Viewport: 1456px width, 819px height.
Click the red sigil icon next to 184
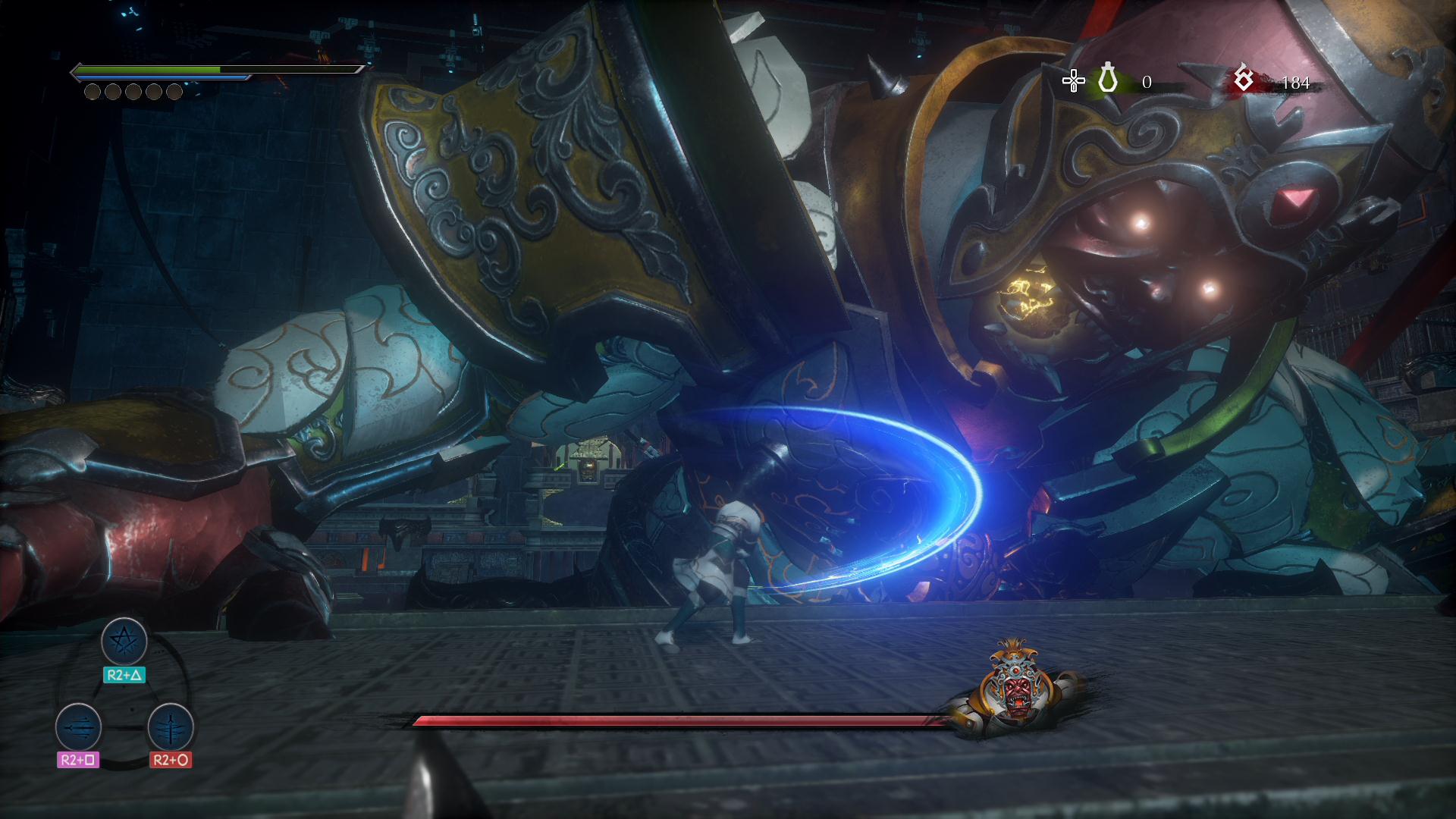(1244, 79)
